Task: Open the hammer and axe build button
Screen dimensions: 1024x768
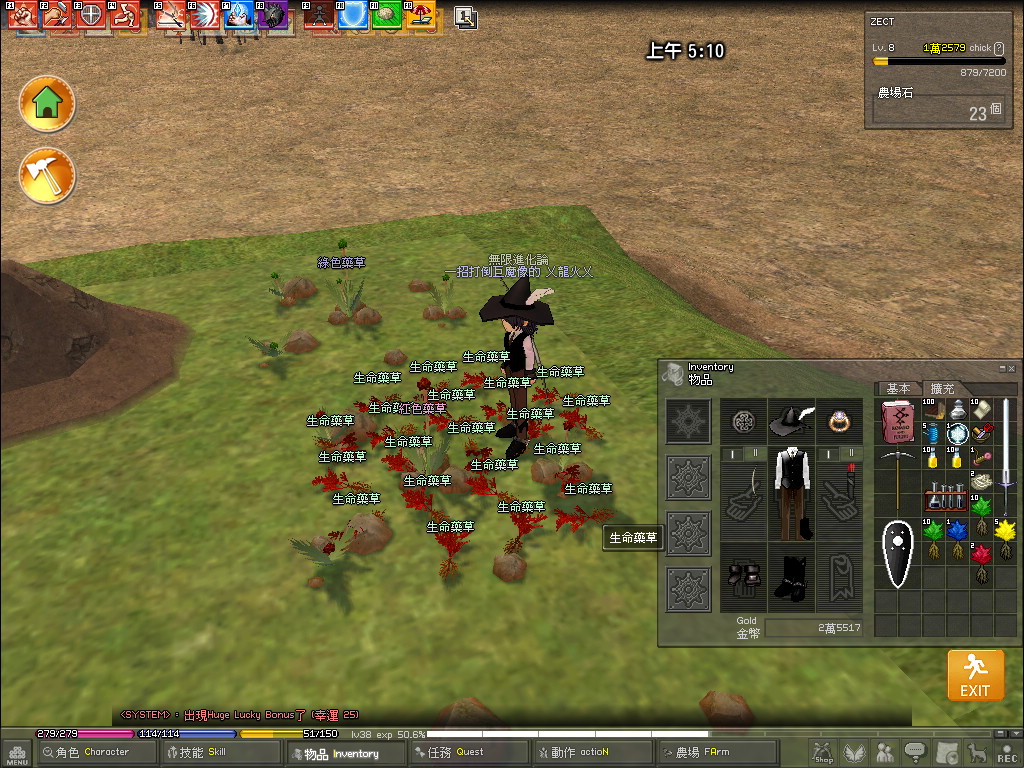Action: click(x=47, y=176)
